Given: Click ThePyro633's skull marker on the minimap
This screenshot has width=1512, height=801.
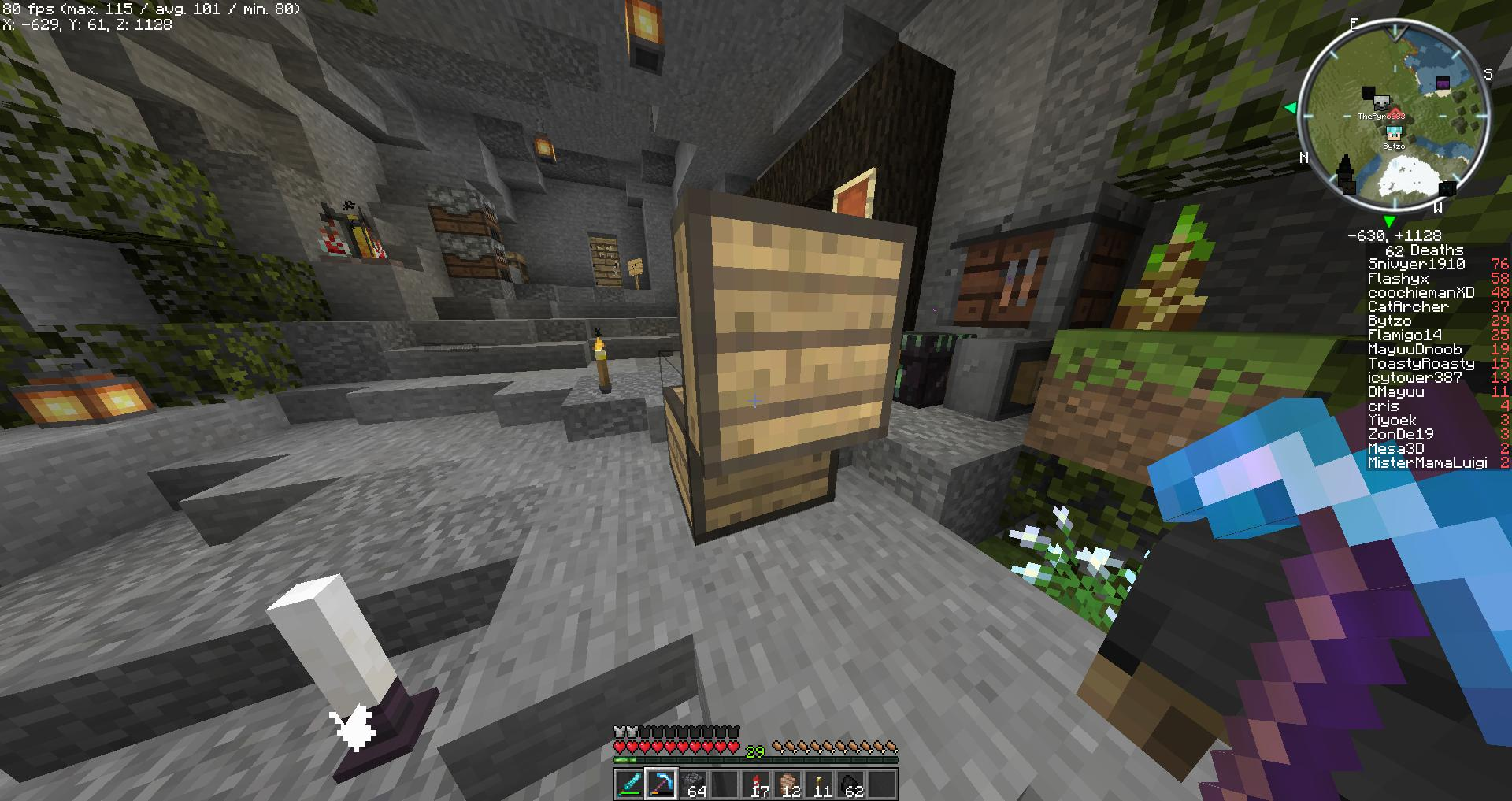Looking at the screenshot, I should click(1381, 102).
